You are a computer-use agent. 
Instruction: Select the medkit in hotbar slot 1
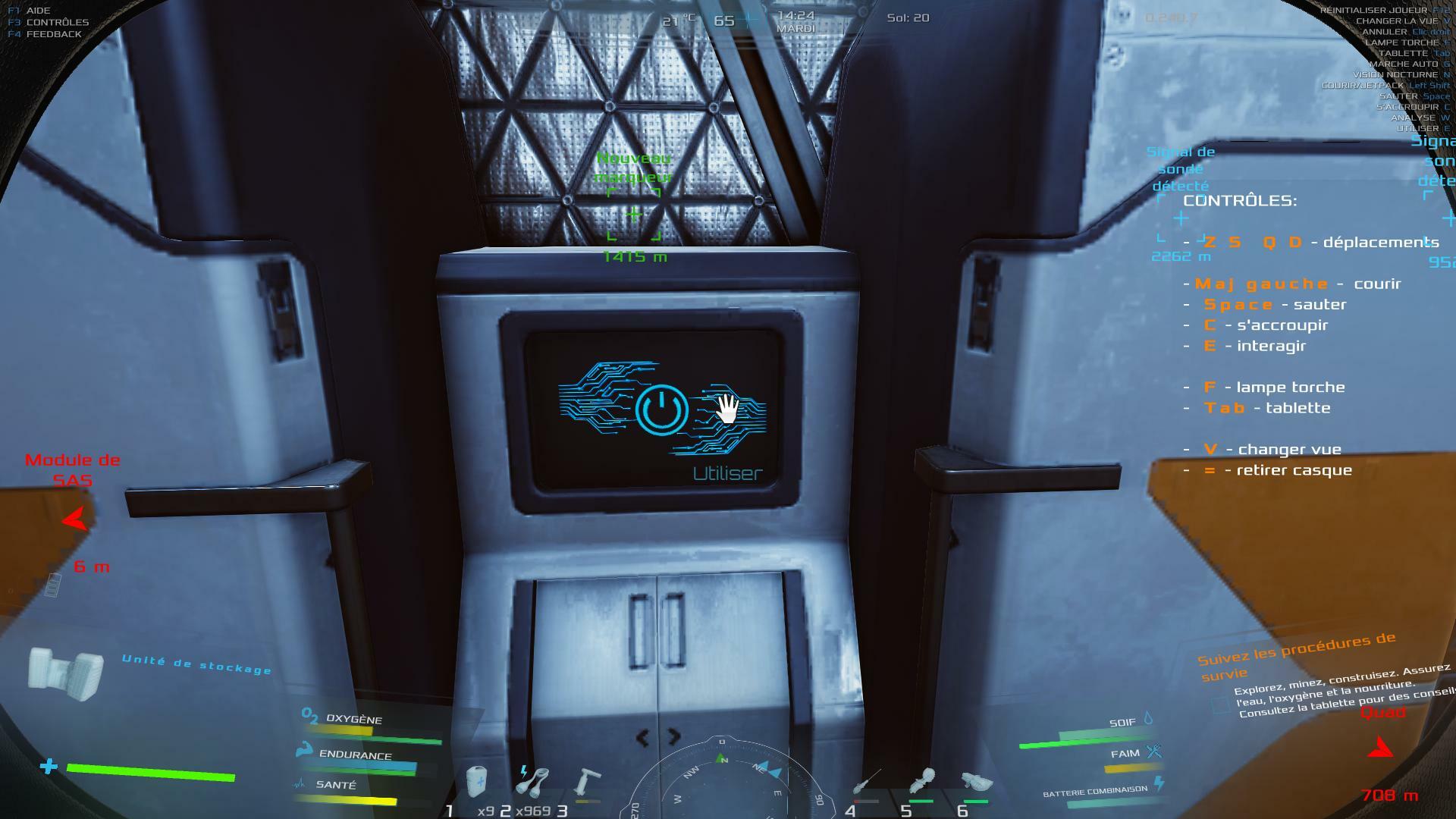click(x=476, y=783)
